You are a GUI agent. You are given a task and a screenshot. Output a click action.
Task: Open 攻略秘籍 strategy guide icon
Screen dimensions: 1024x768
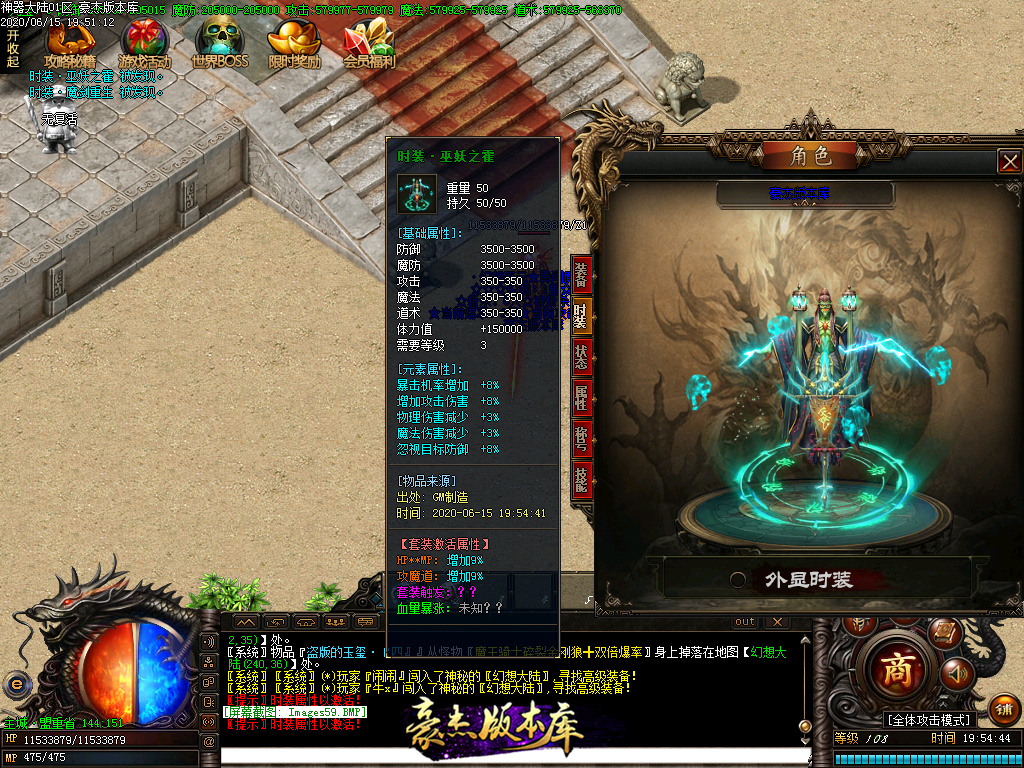pos(70,44)
